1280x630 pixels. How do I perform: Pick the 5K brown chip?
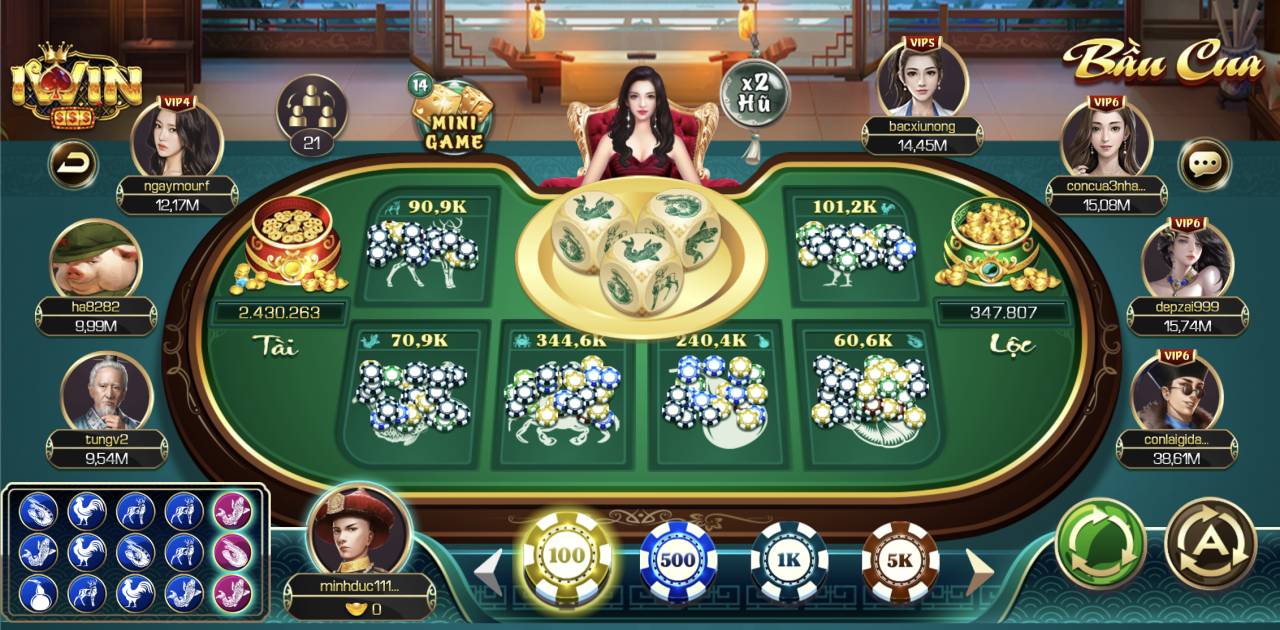[x=900, y=560]
